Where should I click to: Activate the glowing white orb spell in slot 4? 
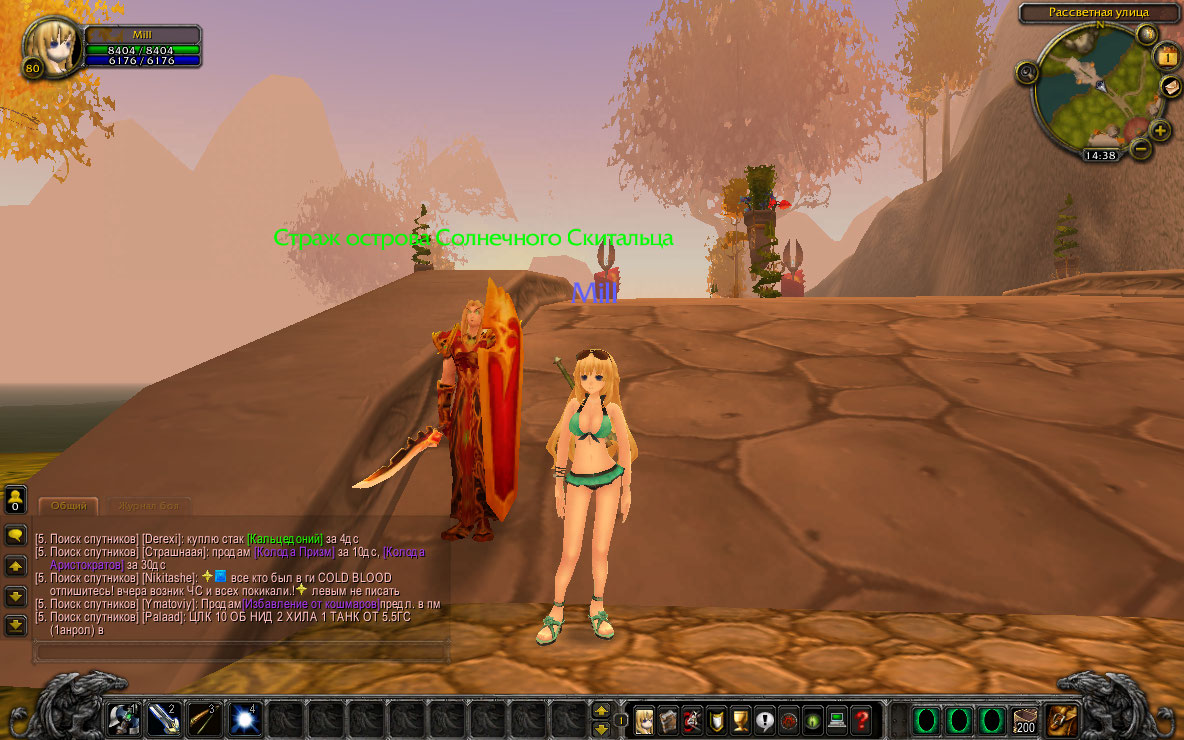pyautogui.click(x=244, y=719)
